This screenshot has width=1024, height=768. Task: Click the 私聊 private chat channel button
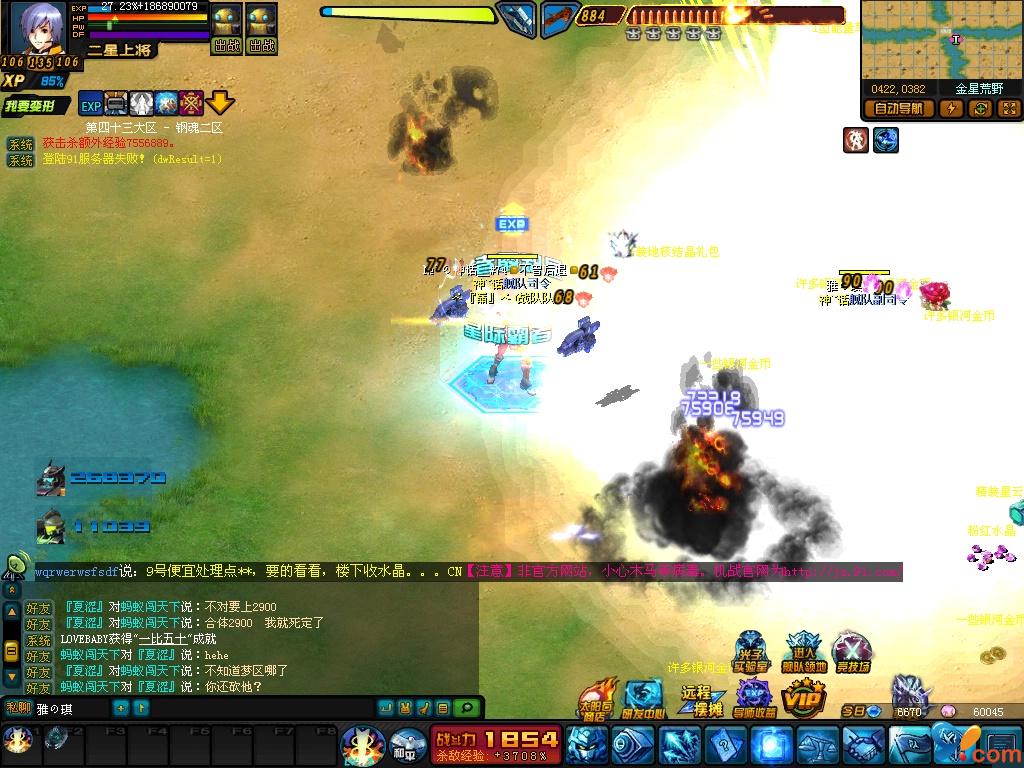pyautogui.click(x=17, y=708)
